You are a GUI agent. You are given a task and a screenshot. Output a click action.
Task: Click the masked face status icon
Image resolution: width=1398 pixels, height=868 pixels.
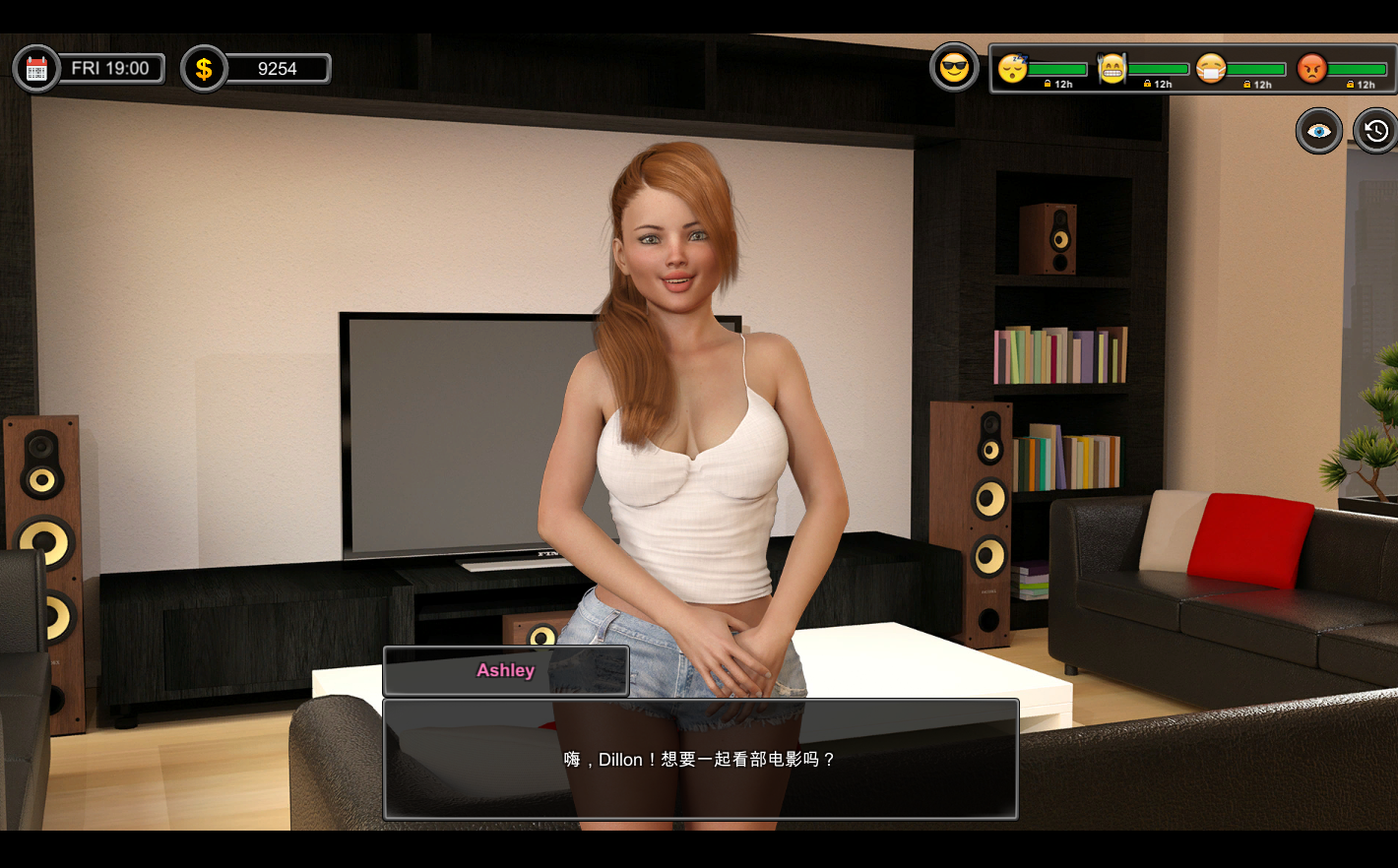(x=1211, y=68)
